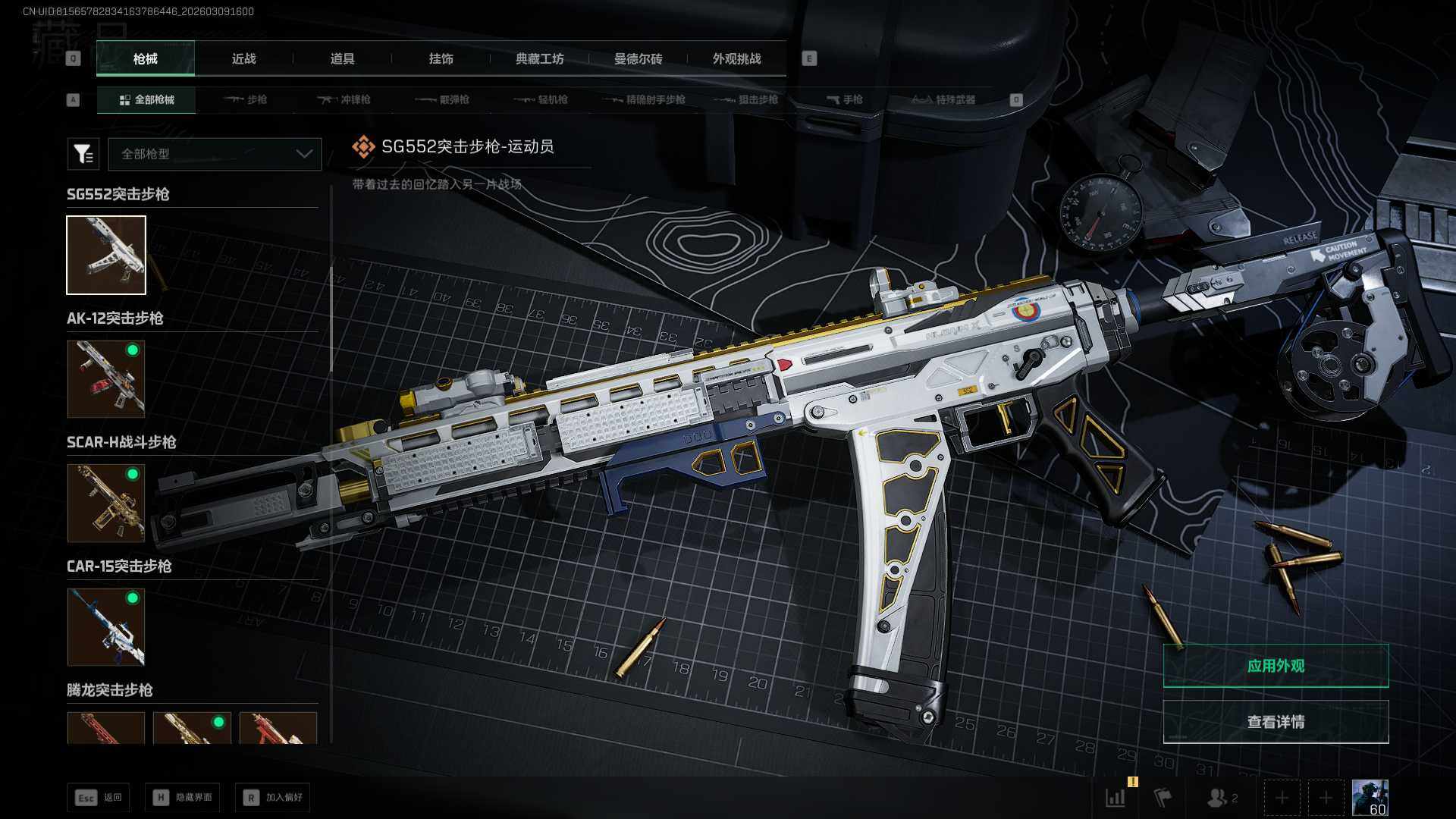
Task: Open the friends list icon
Action: 1221,798
